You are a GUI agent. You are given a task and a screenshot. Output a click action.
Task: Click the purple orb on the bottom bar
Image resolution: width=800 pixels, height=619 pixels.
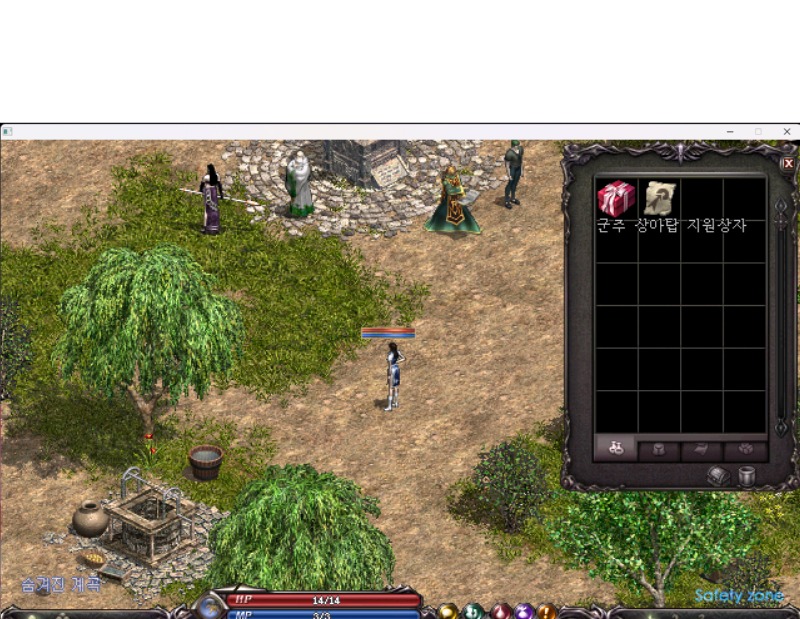tap(524, 610)
